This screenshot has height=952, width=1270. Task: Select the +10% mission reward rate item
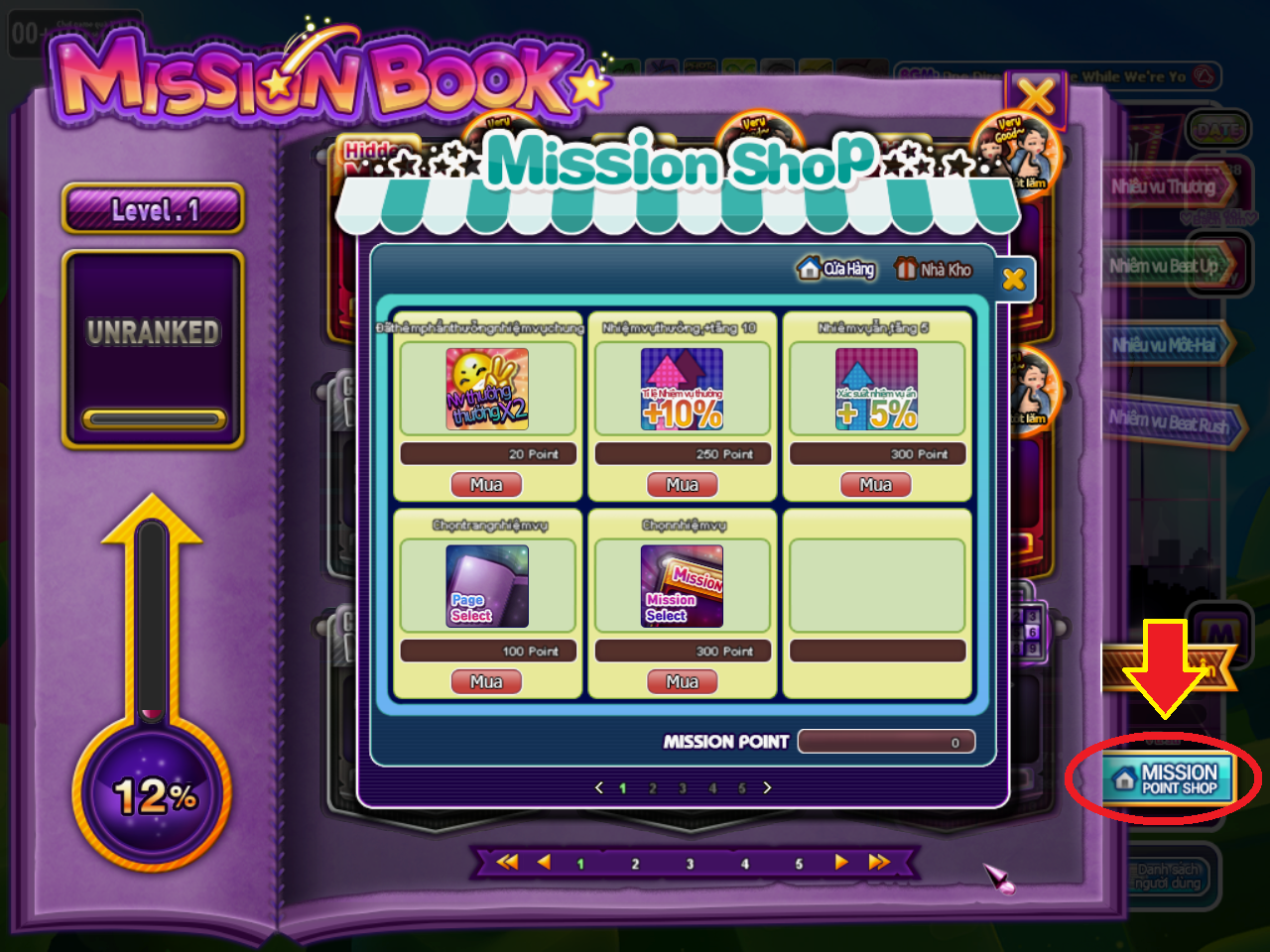(x=682, y=390)
